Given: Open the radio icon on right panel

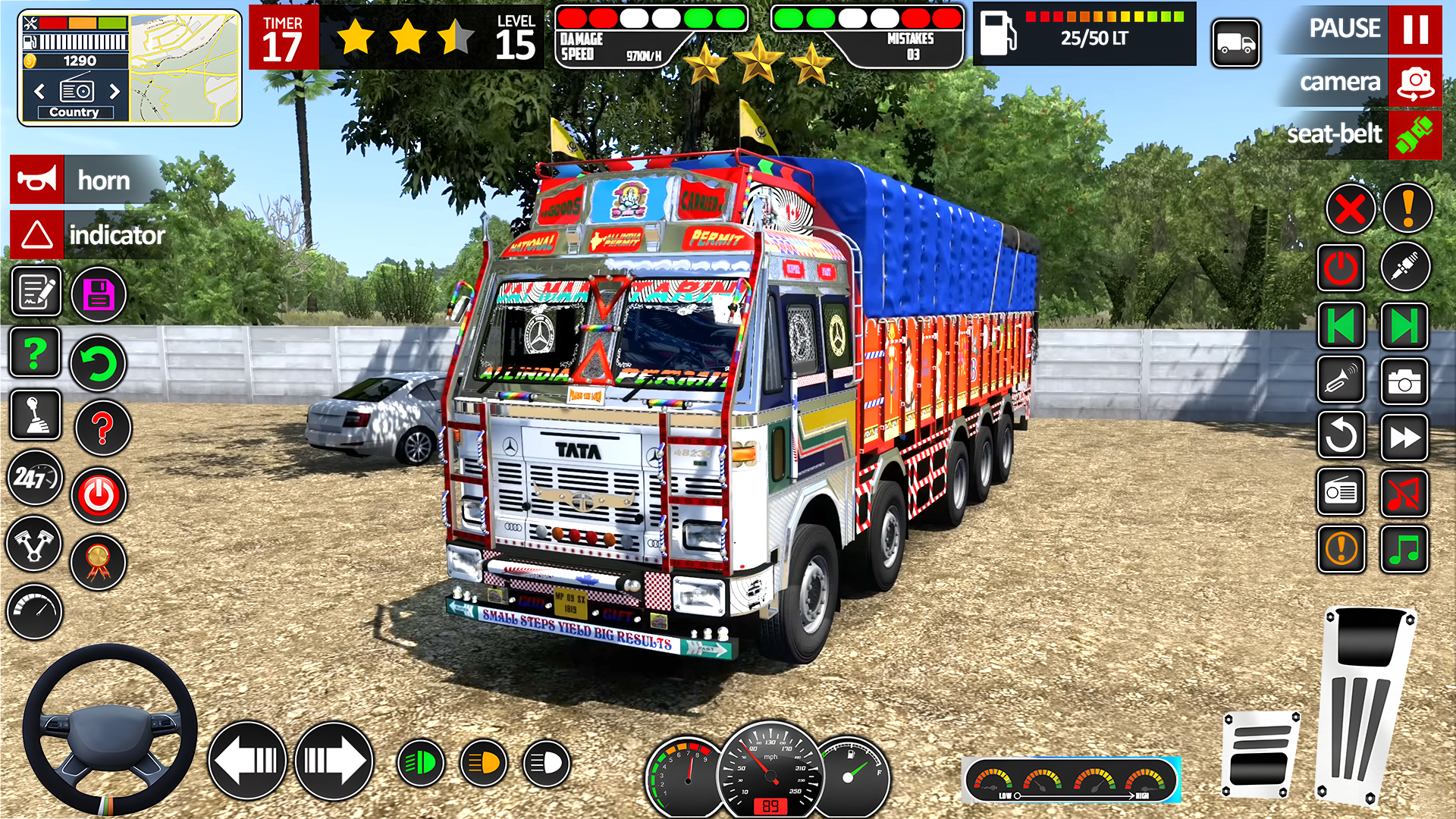Looking at the screenshot, I should point(1341,493).
